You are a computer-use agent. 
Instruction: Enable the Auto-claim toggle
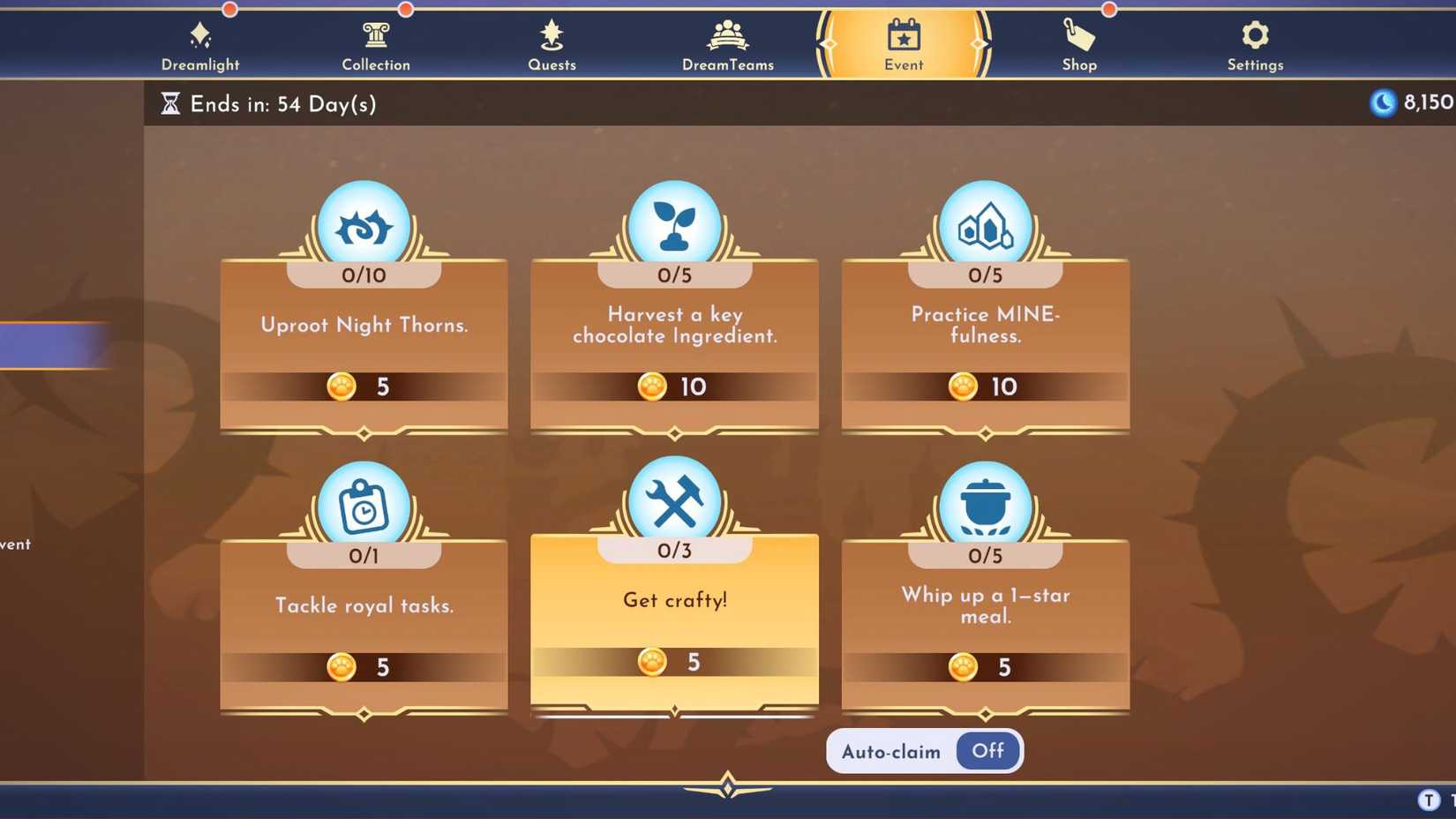coord(987,751)
